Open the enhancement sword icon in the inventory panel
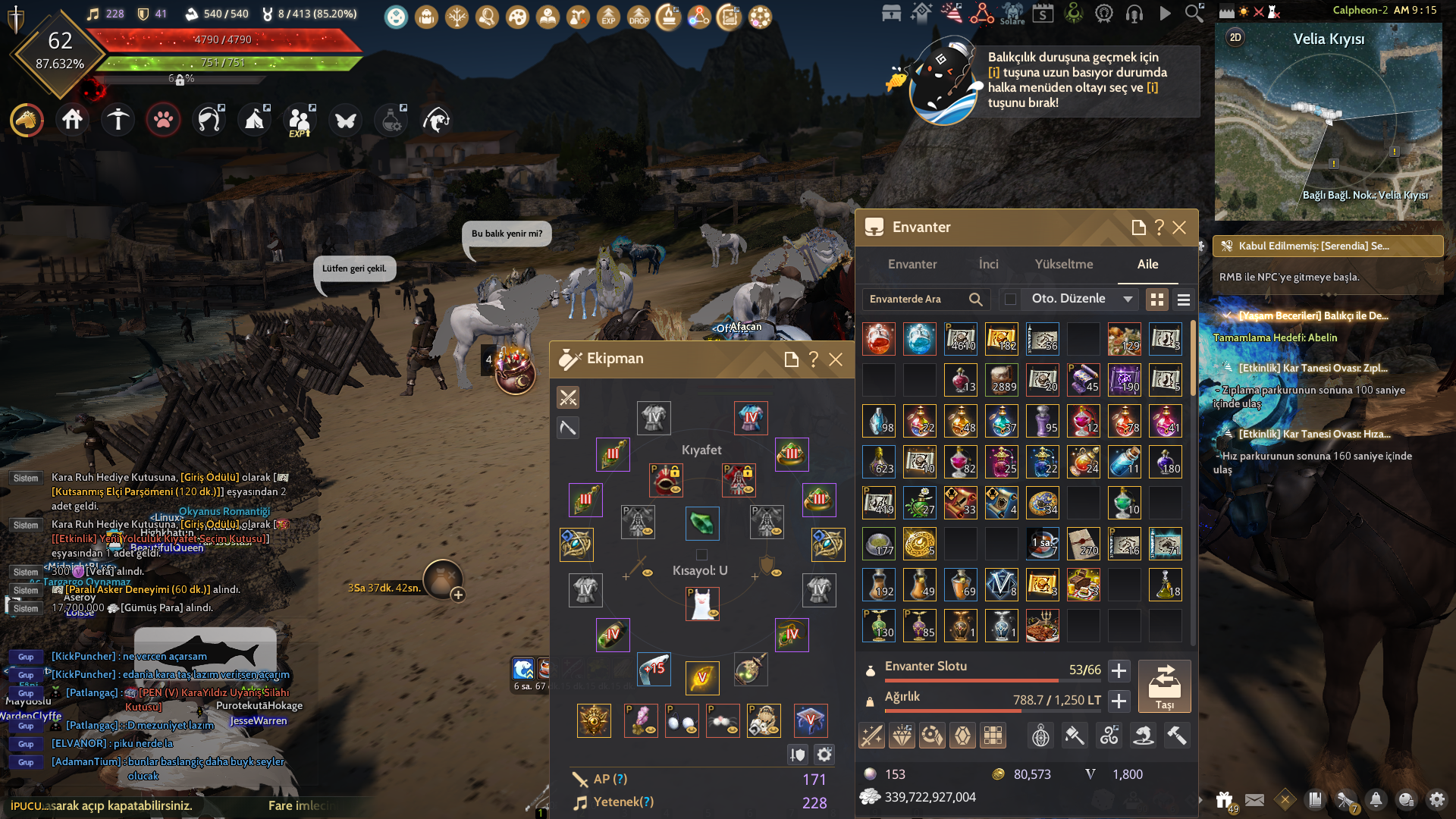Viewport: 1456px width, 819px height. click(872, 735)
